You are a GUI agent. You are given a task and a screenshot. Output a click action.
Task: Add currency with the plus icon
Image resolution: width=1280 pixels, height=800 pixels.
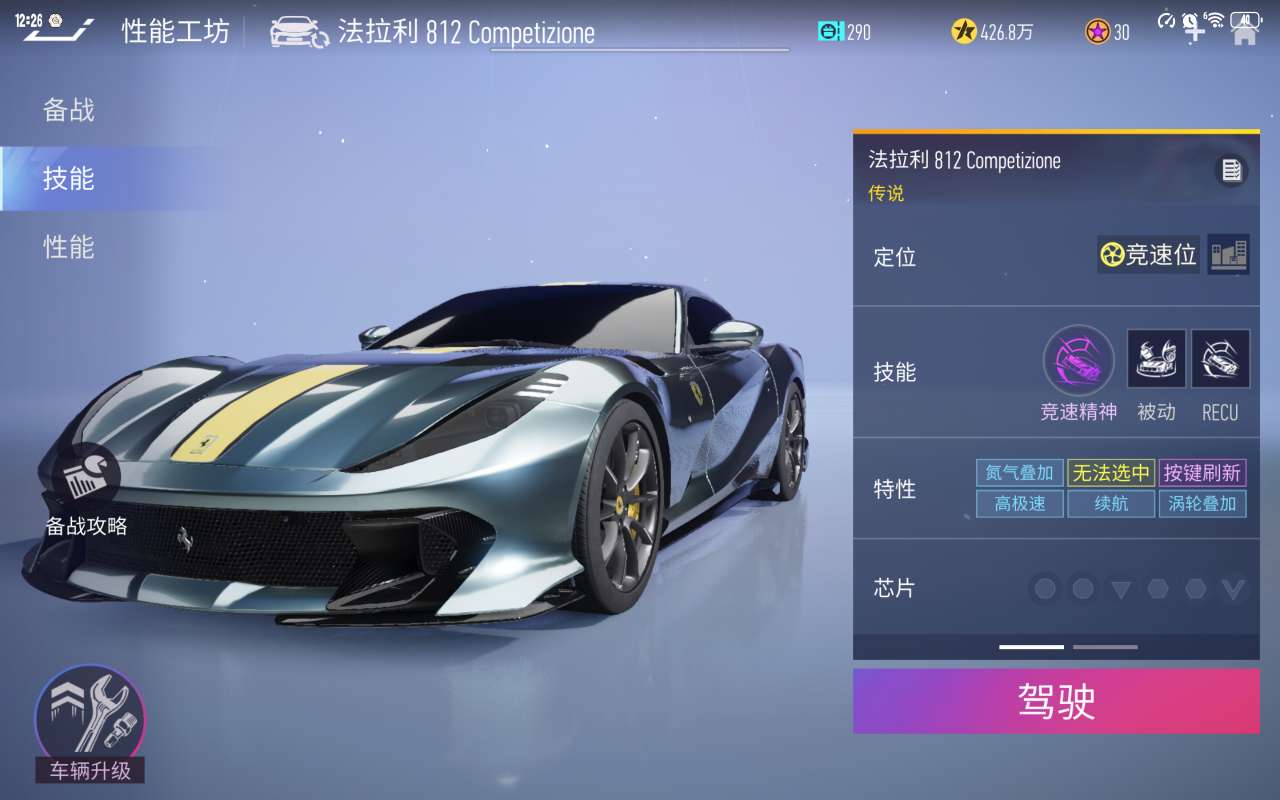click(1195, 30)
